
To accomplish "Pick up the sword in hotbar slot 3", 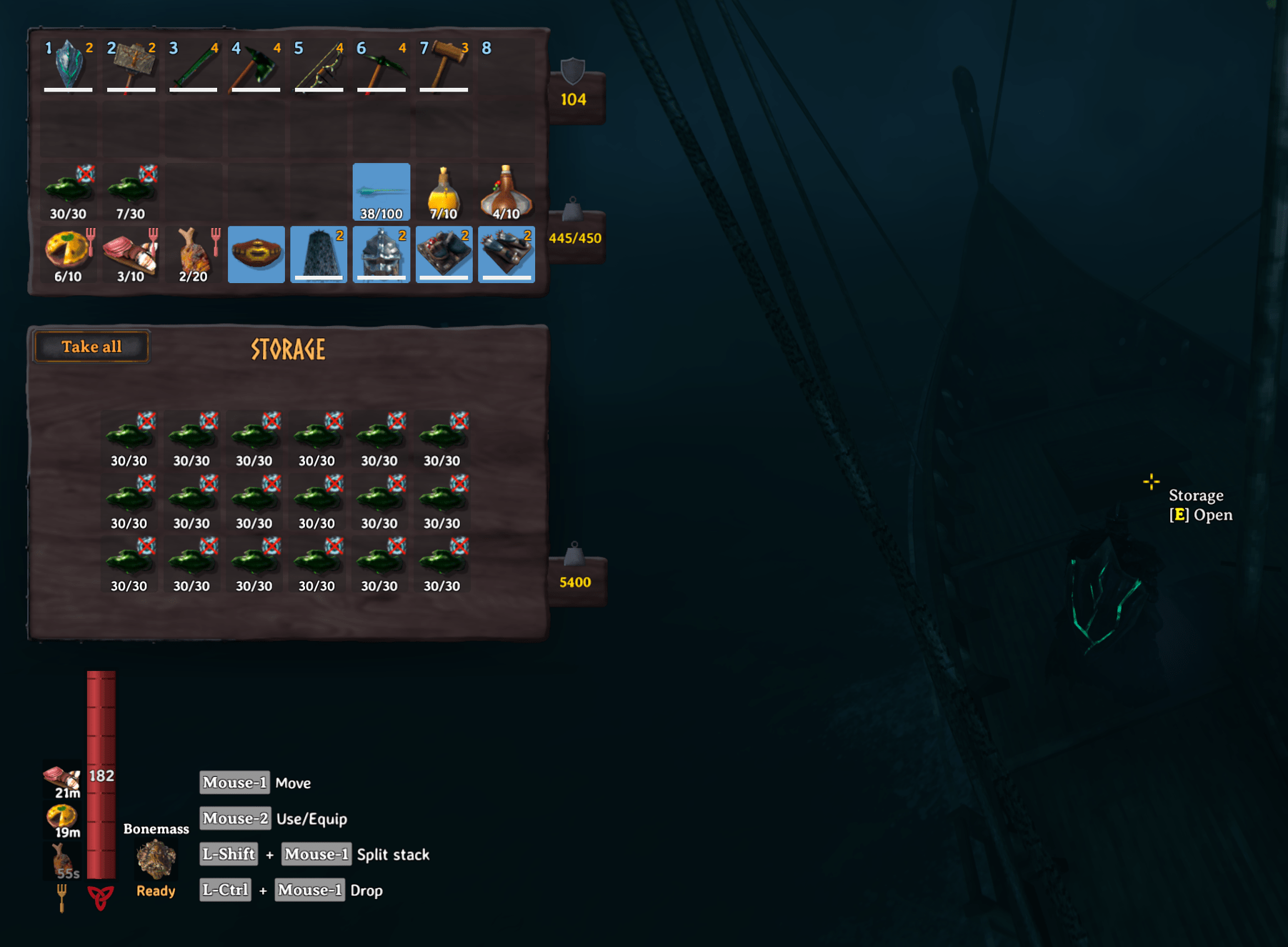I will 193,68.
